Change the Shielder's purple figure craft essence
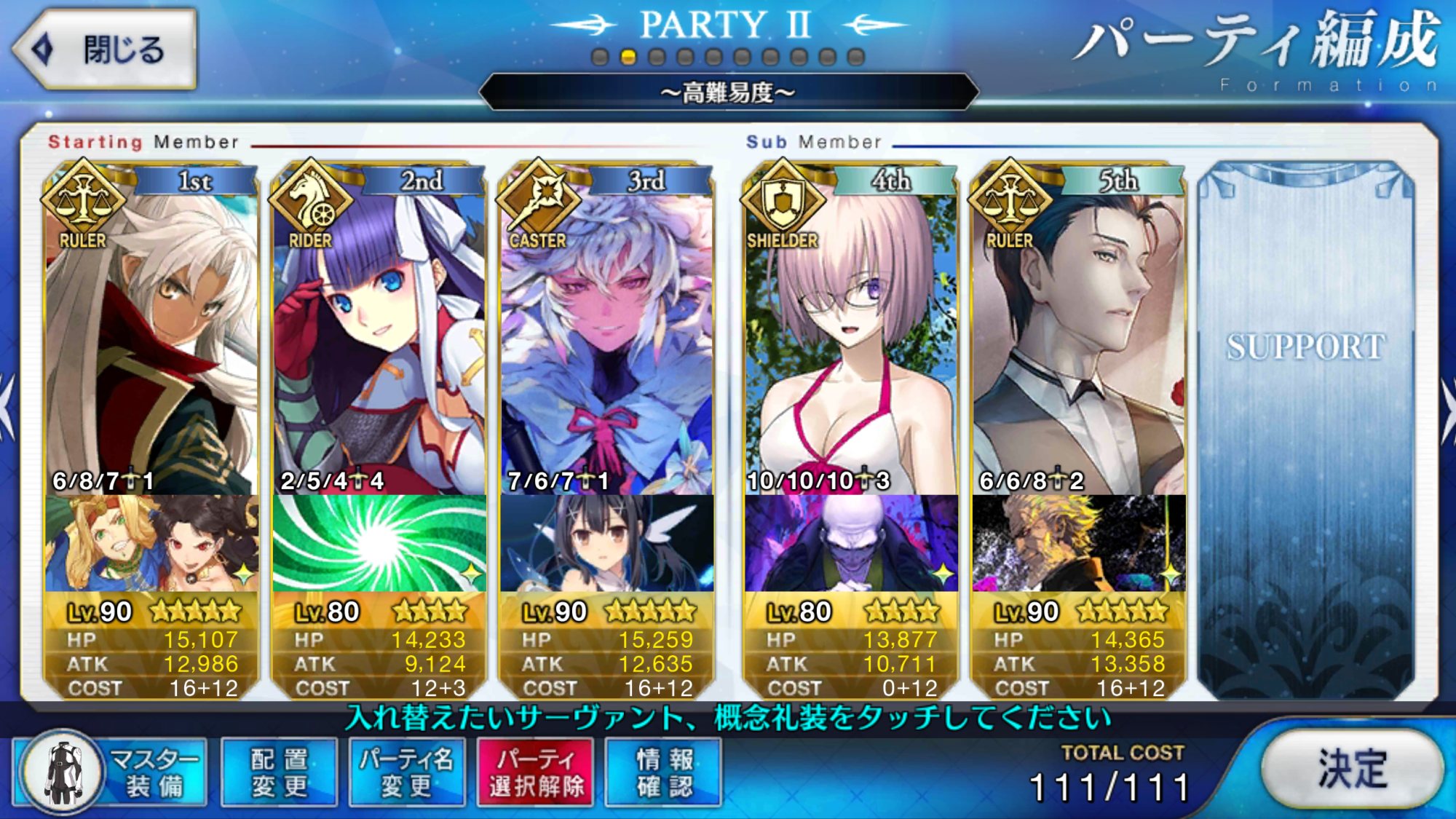 point(851,544)
